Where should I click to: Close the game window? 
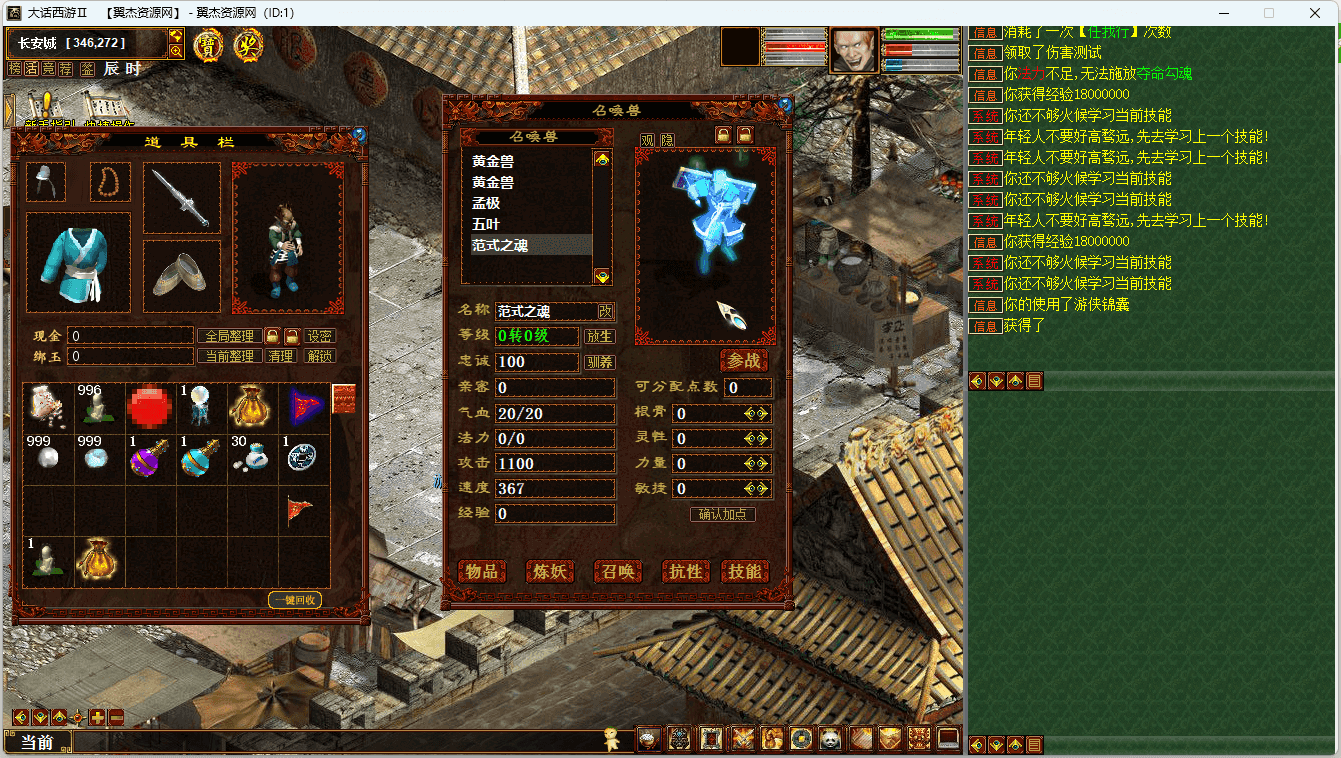pyautogui.click(x=1313, y=13)
